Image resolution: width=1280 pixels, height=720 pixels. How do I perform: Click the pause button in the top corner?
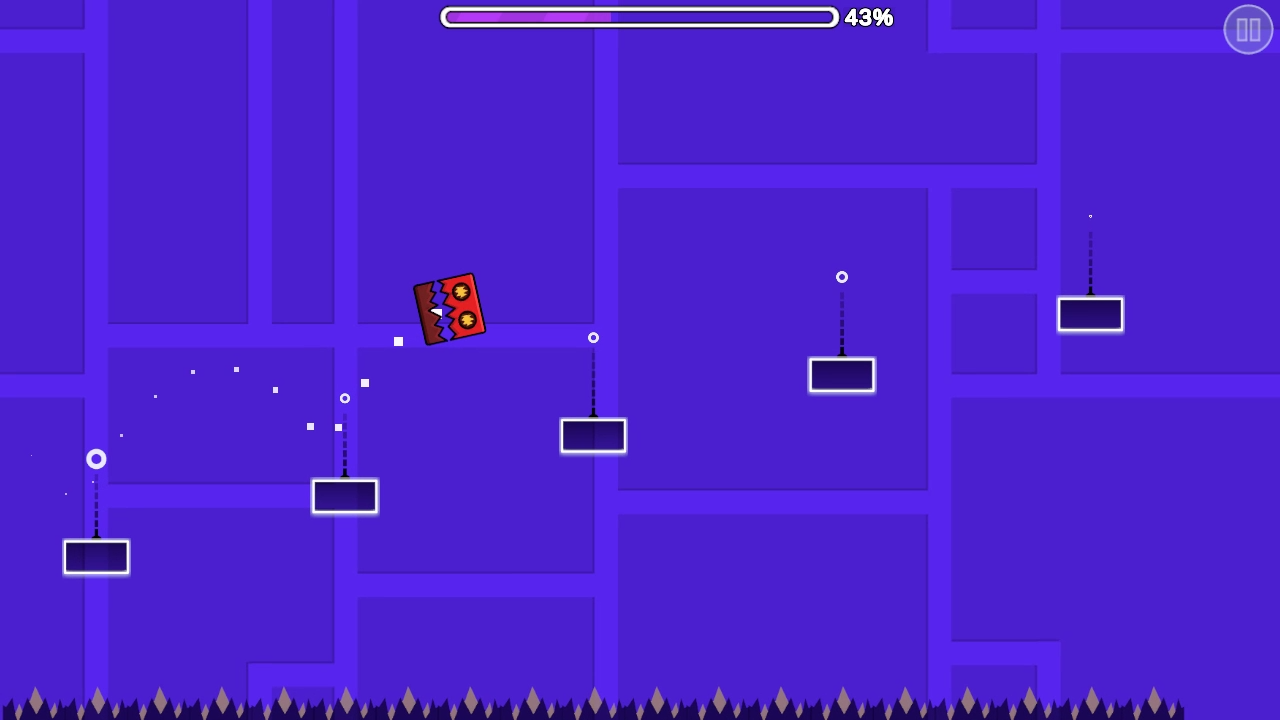point(1247,29)
